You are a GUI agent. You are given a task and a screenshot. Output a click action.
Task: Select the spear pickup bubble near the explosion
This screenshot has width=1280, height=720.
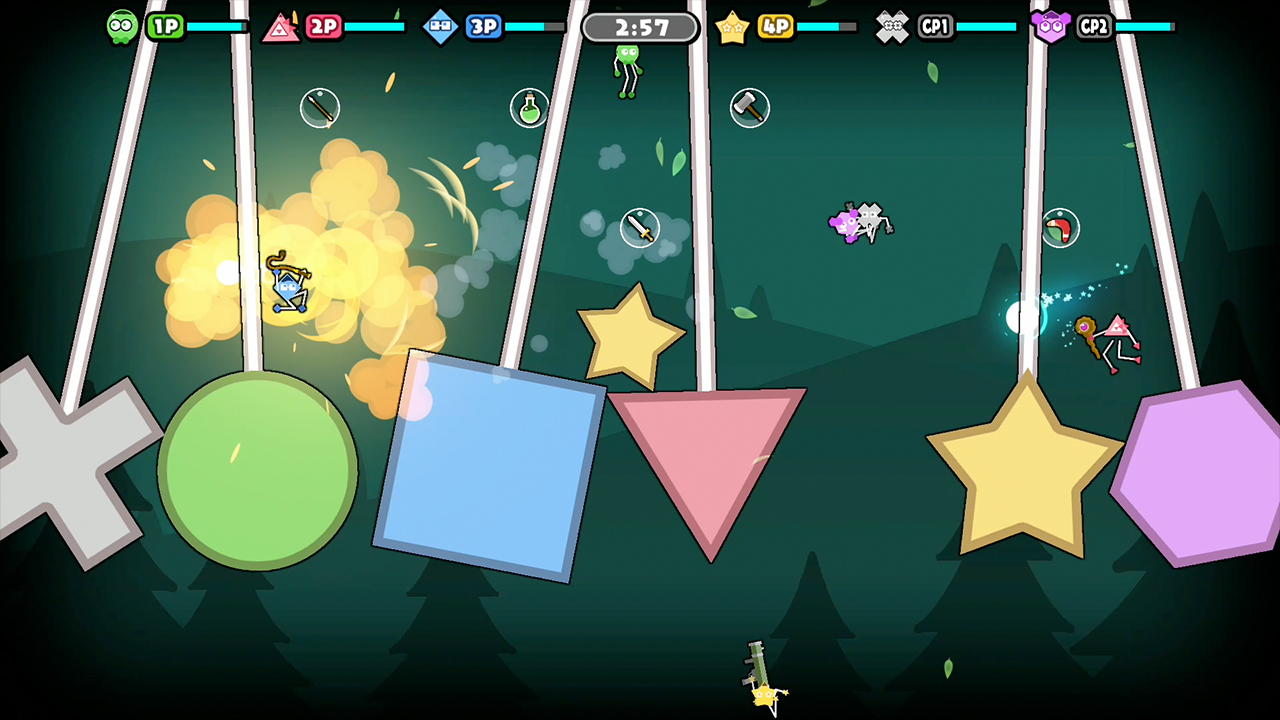(320, 108)
